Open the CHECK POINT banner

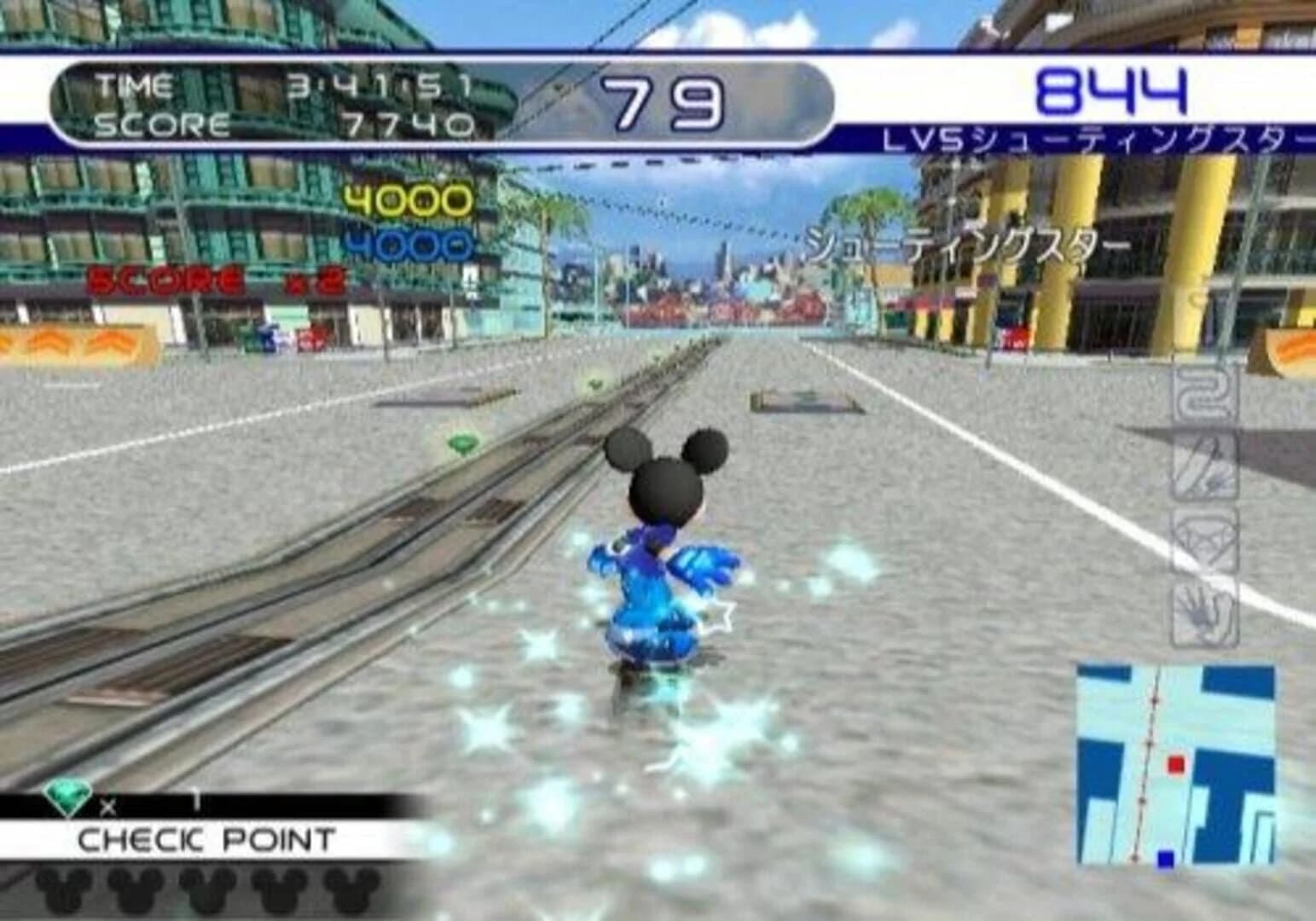point(205,838)
